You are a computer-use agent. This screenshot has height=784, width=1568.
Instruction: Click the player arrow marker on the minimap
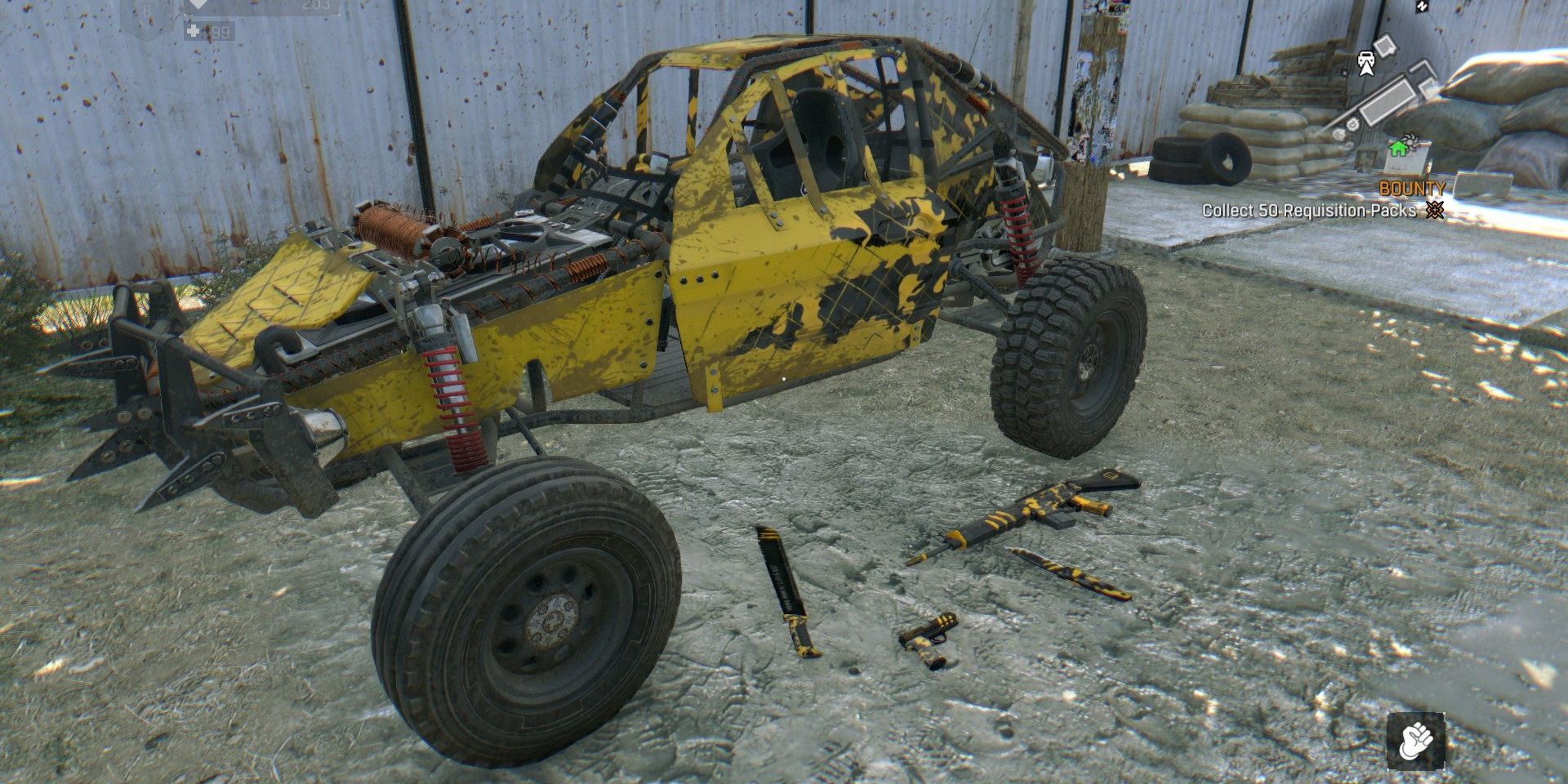(x=1366, y=70)
